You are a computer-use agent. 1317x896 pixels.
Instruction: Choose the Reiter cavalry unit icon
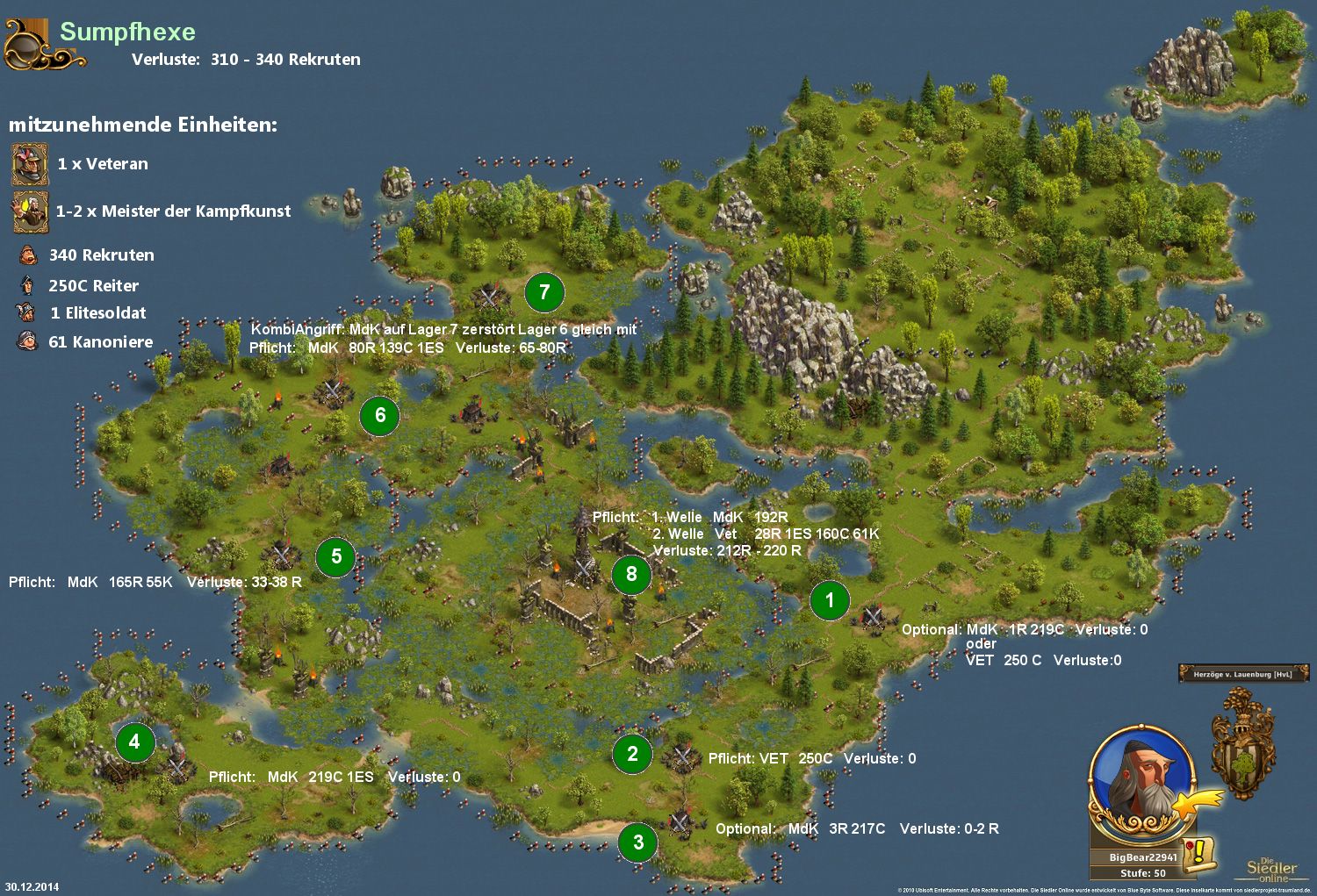28,285
